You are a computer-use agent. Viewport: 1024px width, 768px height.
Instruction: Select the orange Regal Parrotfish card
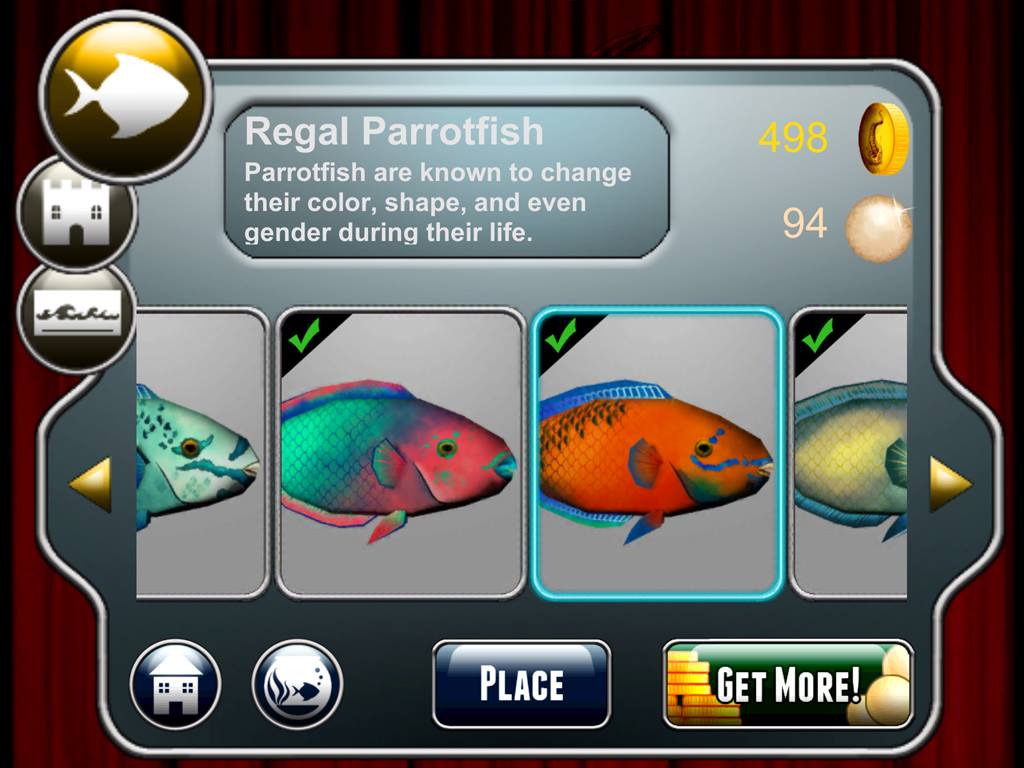click(x=656, y=453)
